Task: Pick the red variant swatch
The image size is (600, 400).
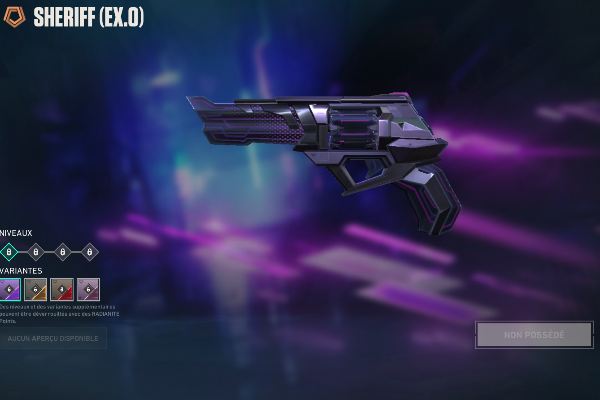Action: click(62, 290)
